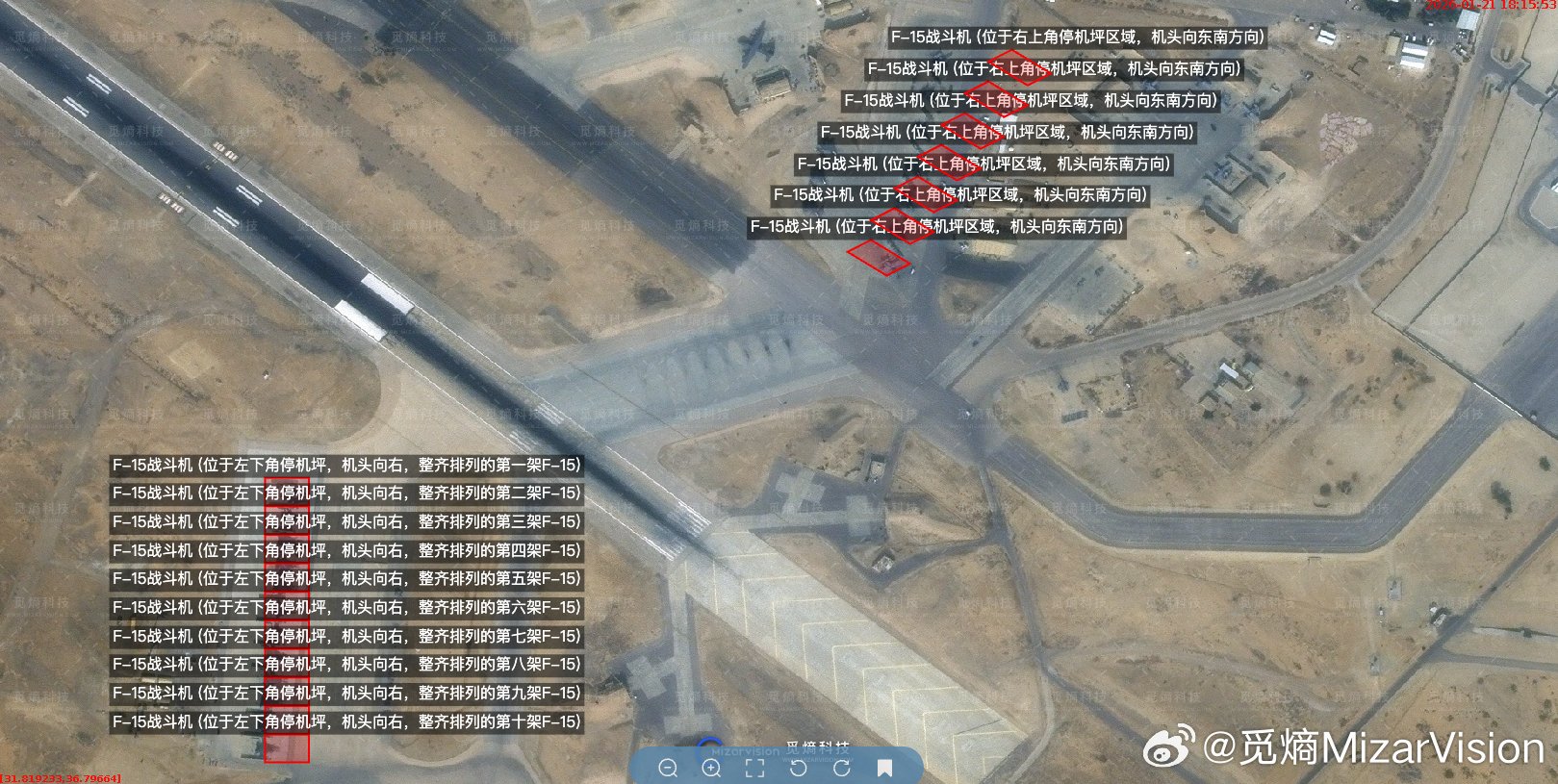Zoom in with the plus magnifier
The width and height of the screenshot is (1558, 784).
711,768
